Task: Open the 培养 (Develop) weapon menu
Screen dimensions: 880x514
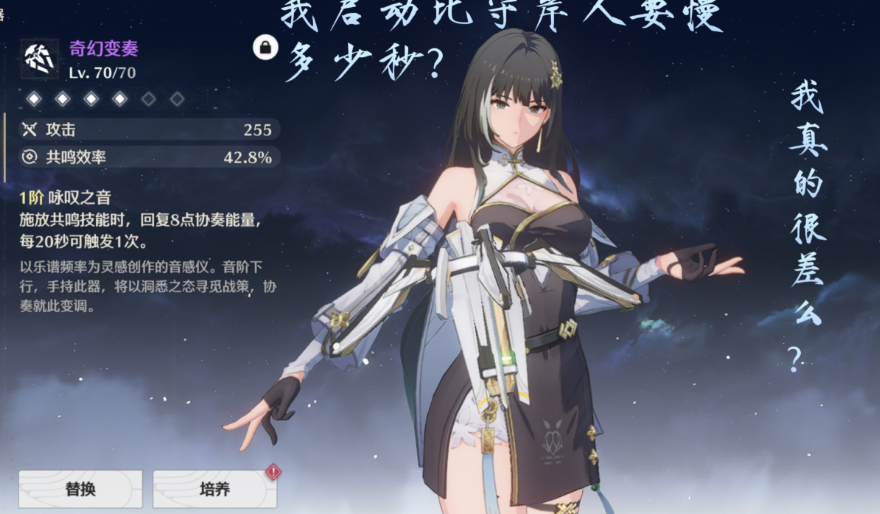Action: click(x=214, y=489)
